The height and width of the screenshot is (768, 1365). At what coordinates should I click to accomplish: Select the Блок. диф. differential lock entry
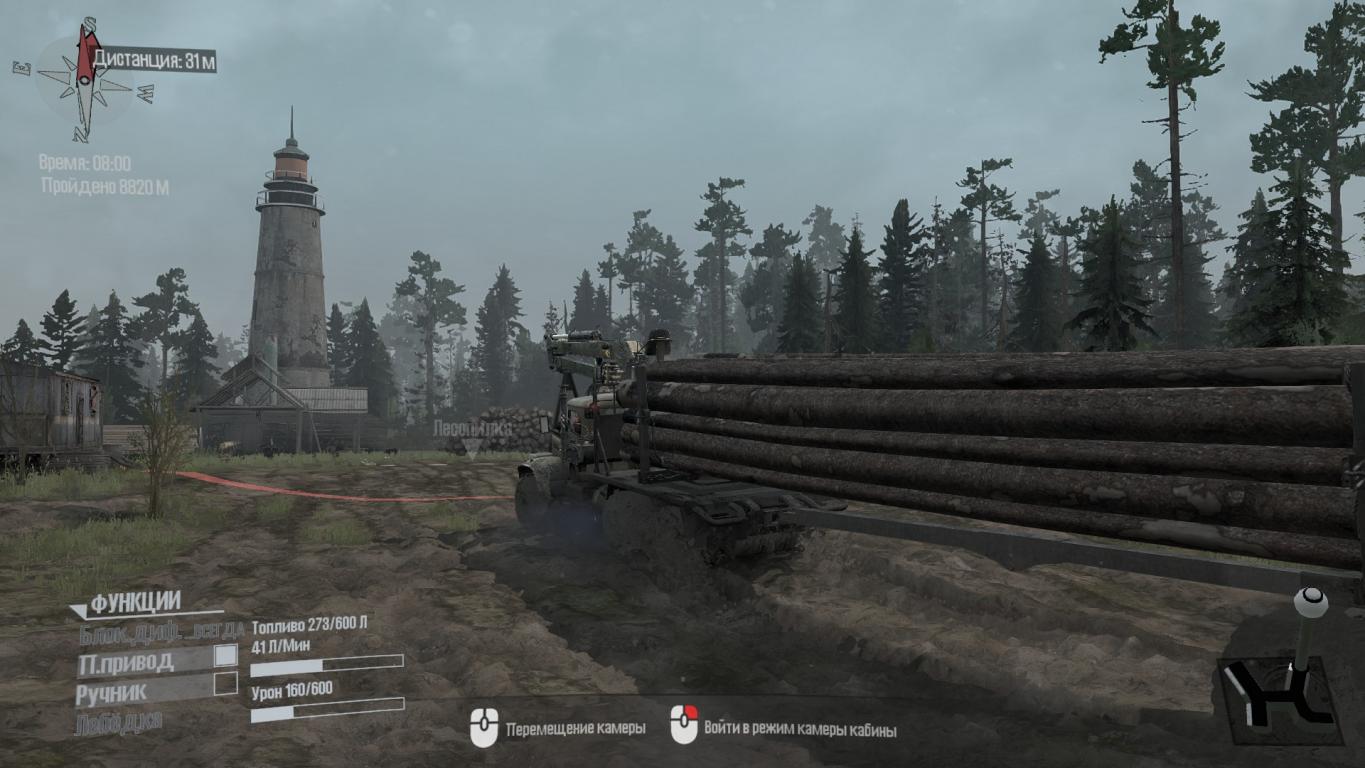[161, 631]
